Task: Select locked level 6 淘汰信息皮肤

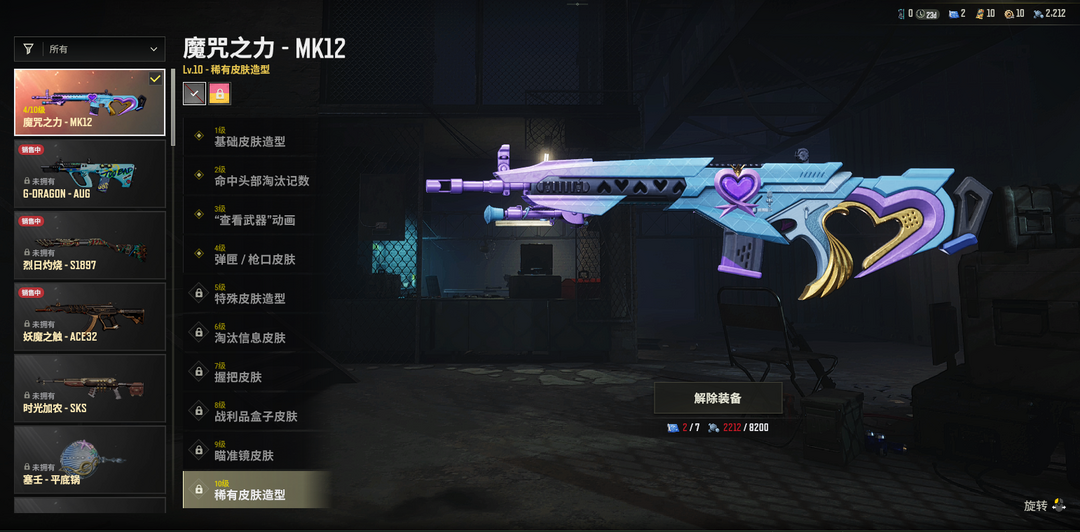Action: click(256, 333)
